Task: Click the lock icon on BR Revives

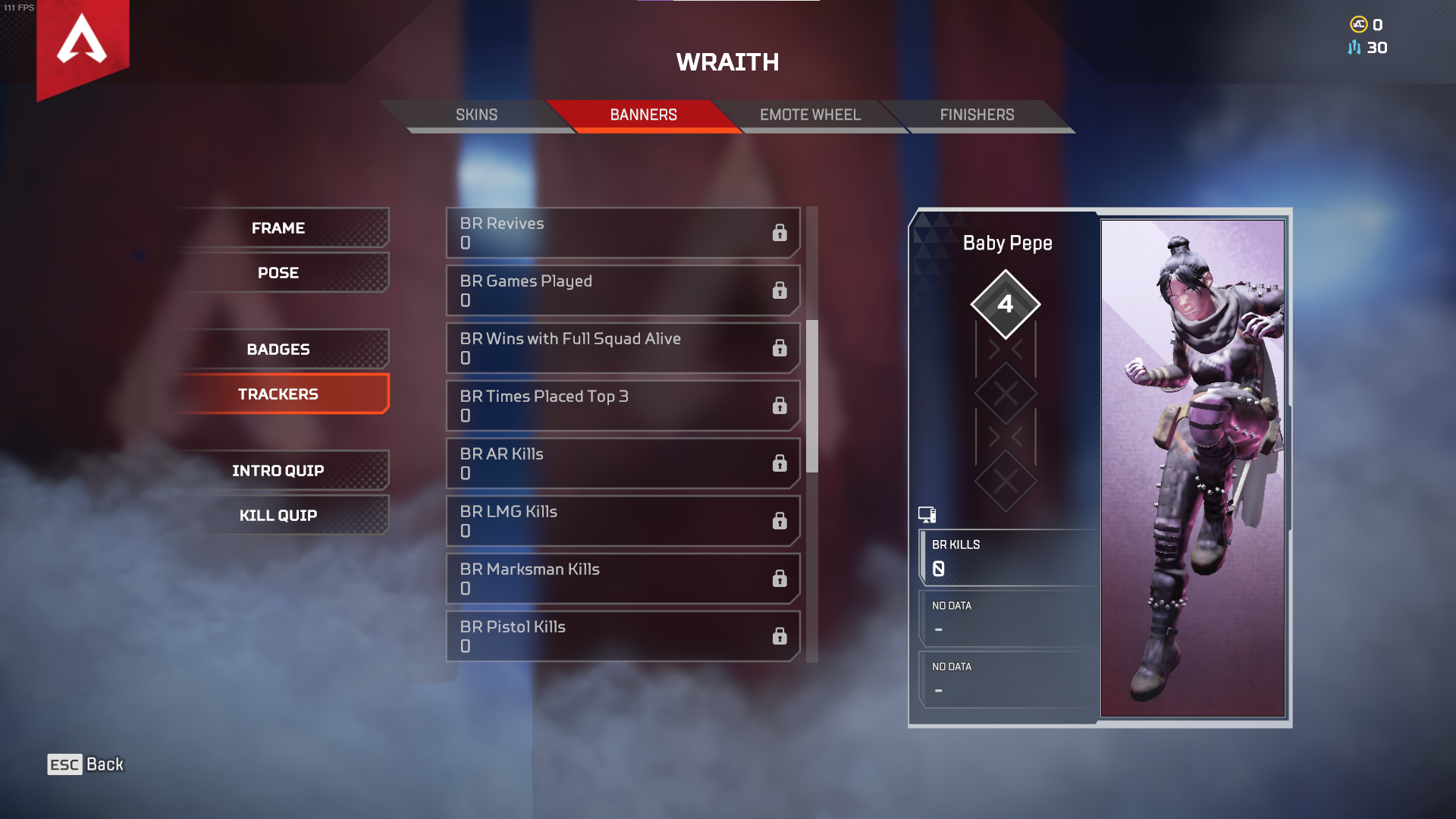Action: click(780, 233)
